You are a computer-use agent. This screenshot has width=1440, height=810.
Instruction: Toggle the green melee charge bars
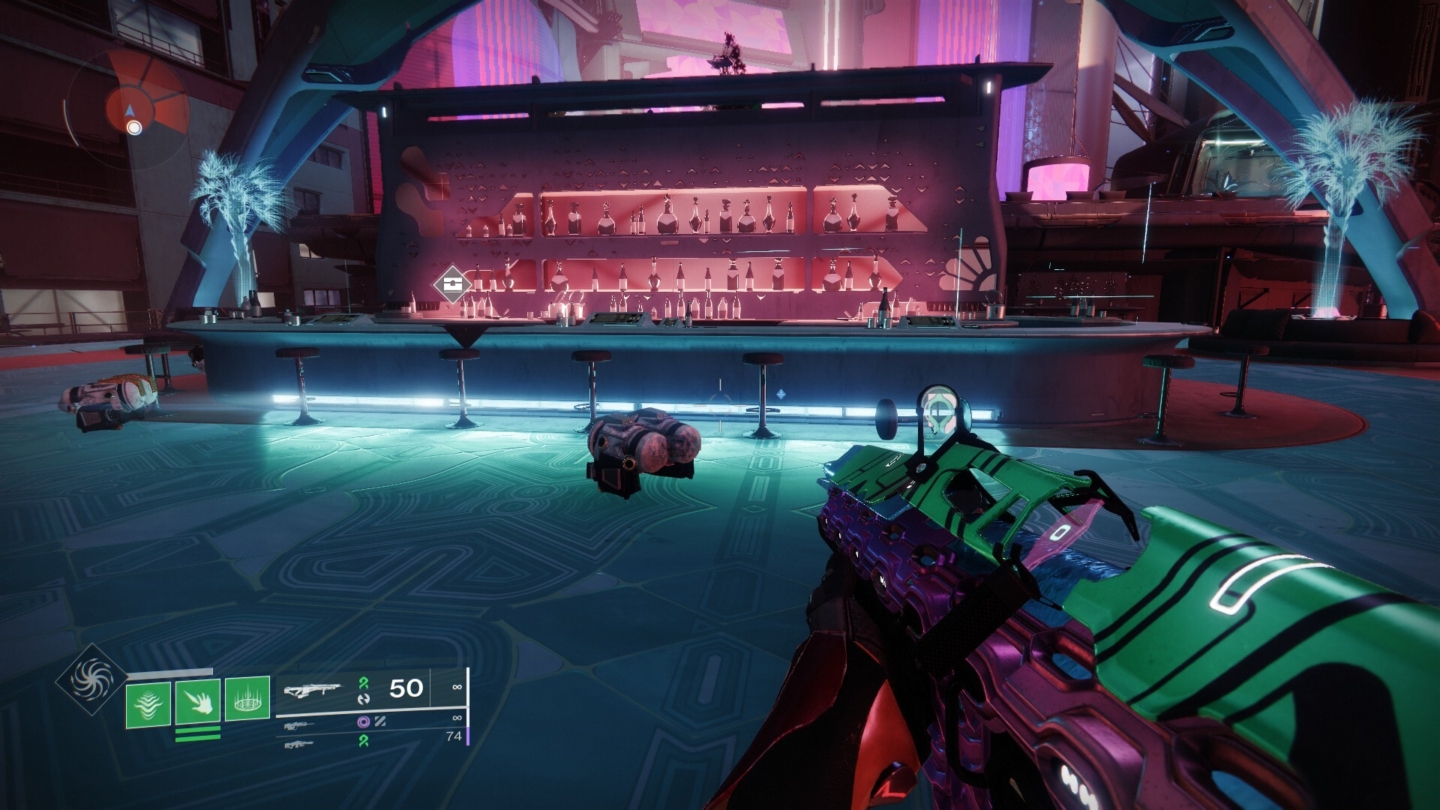197,733
